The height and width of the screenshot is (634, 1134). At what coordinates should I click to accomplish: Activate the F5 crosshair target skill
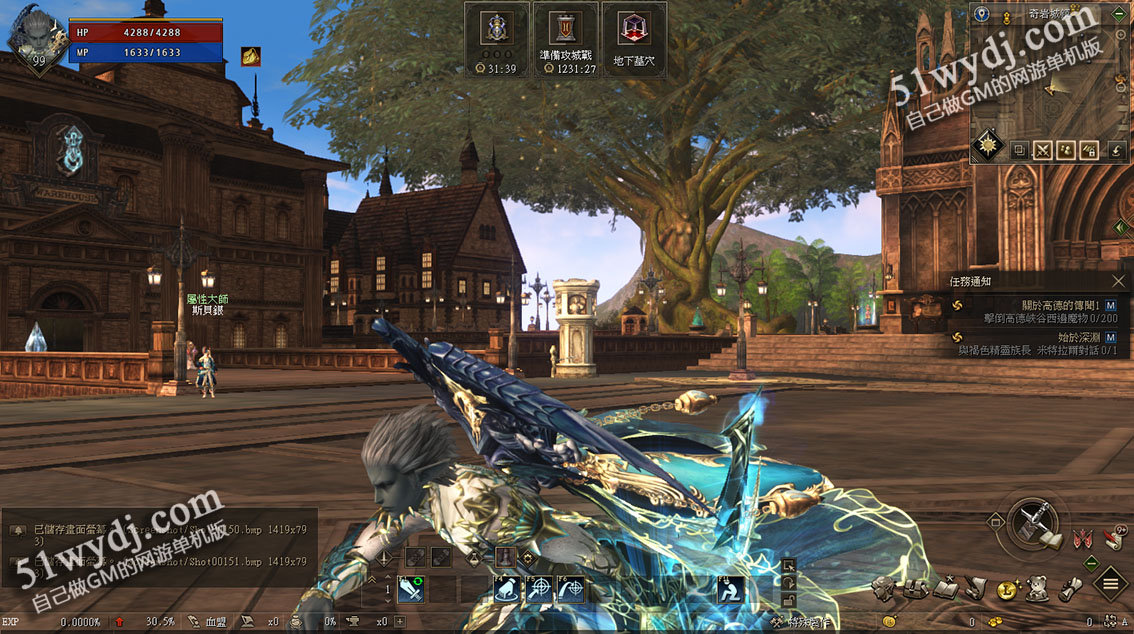[540, 590]
